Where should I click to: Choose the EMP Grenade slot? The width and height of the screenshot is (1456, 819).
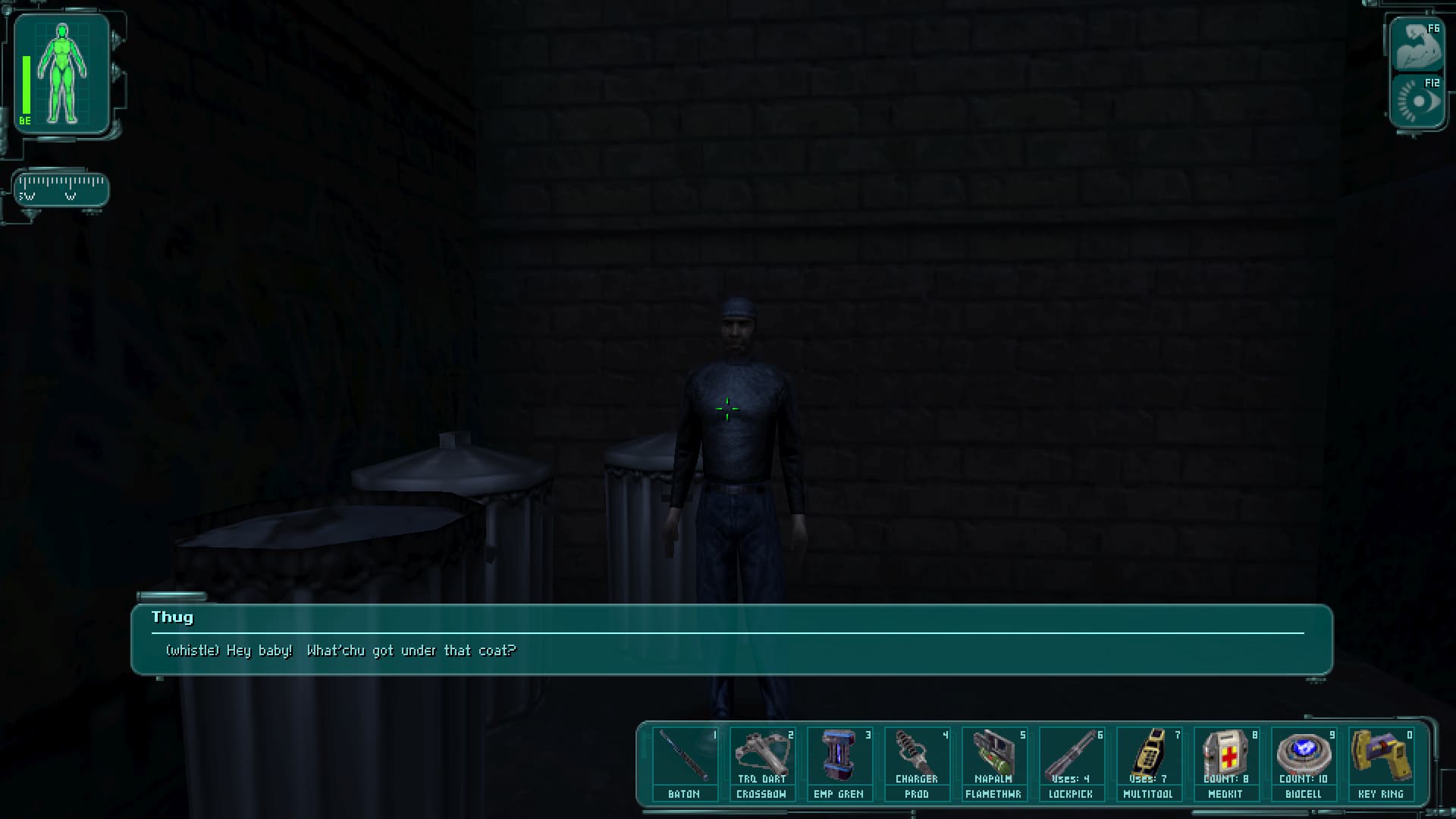pyautogui.click(x=839, y=763)
